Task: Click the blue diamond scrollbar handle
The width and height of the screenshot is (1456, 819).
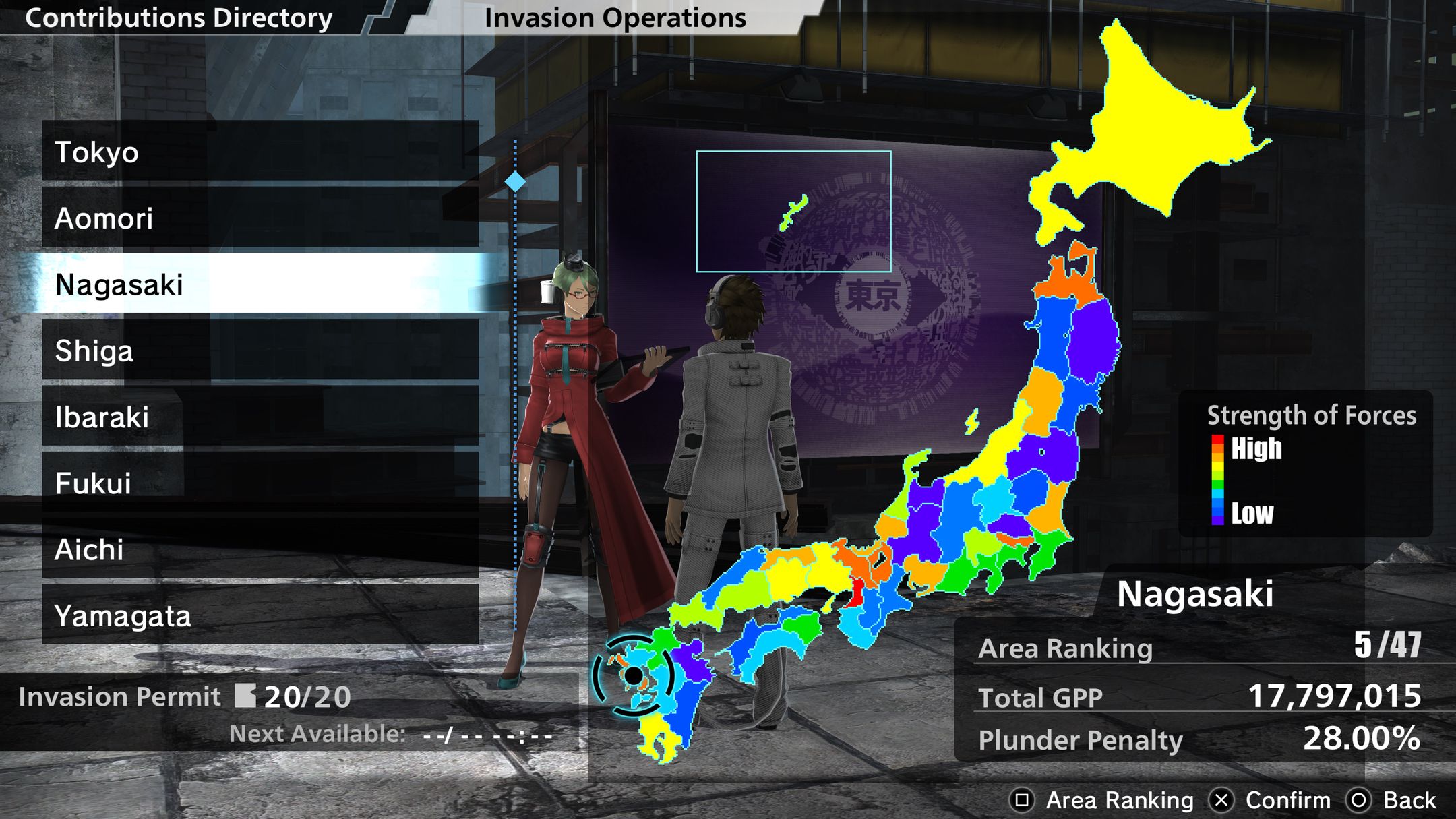Action: point(515,181)
